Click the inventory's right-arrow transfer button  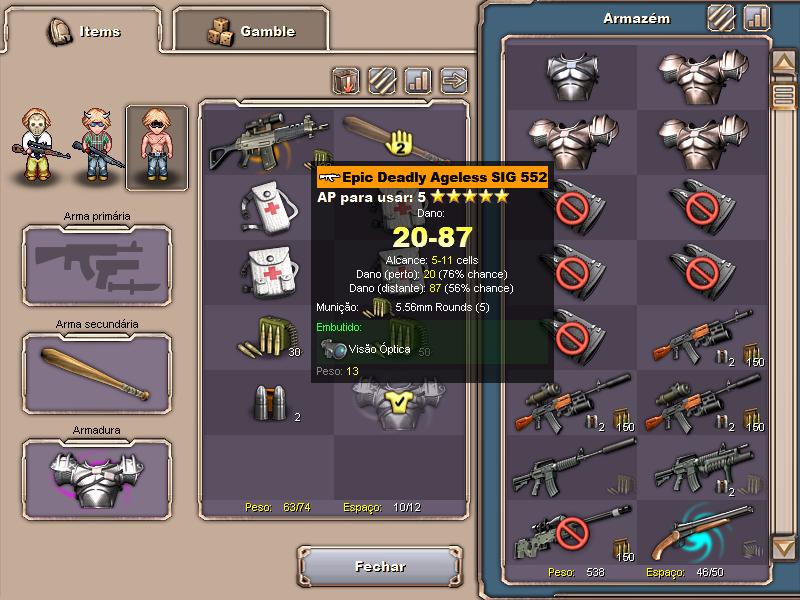pyautogui.click(x=454, y=78)
